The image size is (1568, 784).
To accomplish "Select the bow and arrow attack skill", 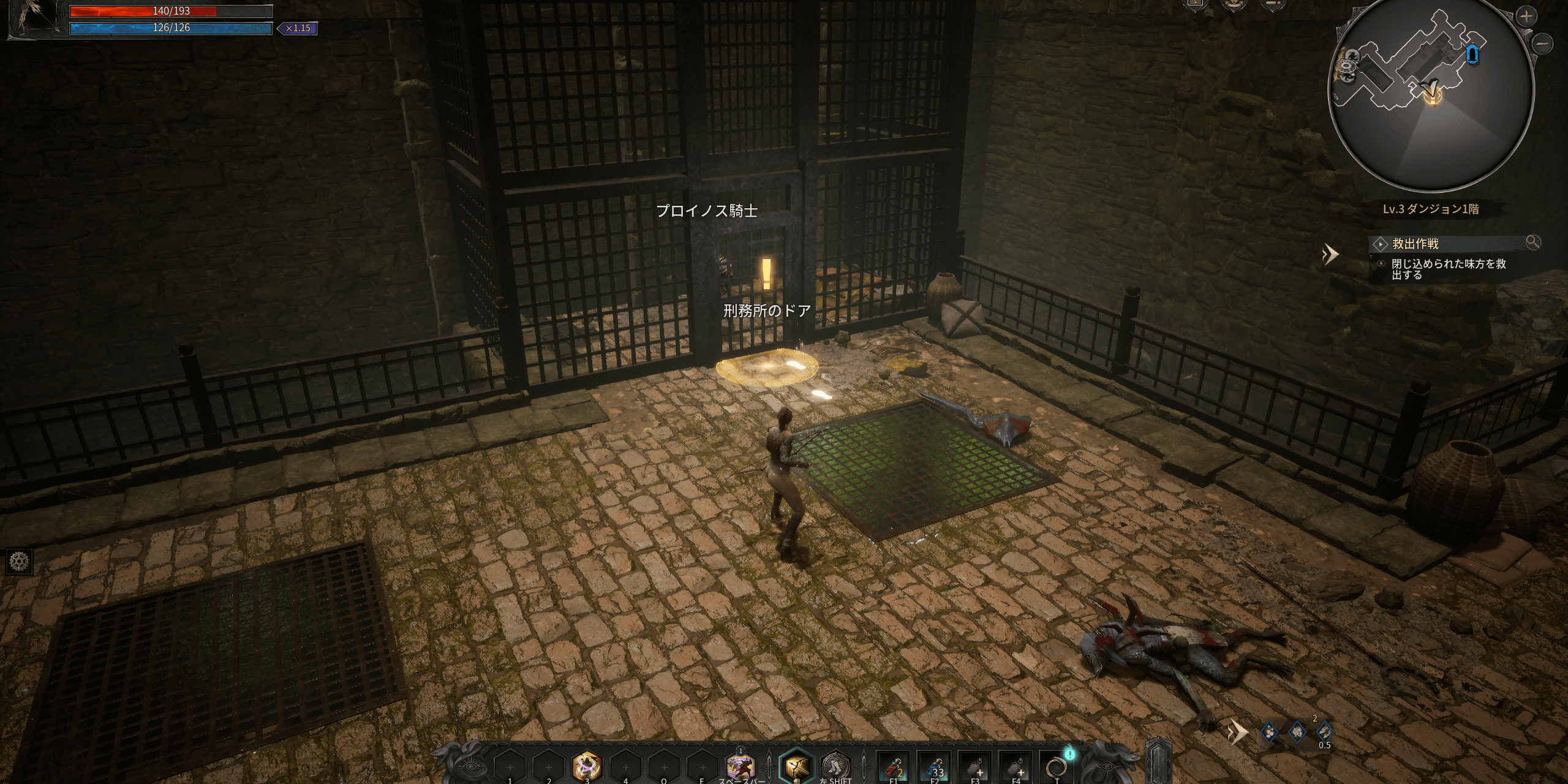I will click(796, 766).
